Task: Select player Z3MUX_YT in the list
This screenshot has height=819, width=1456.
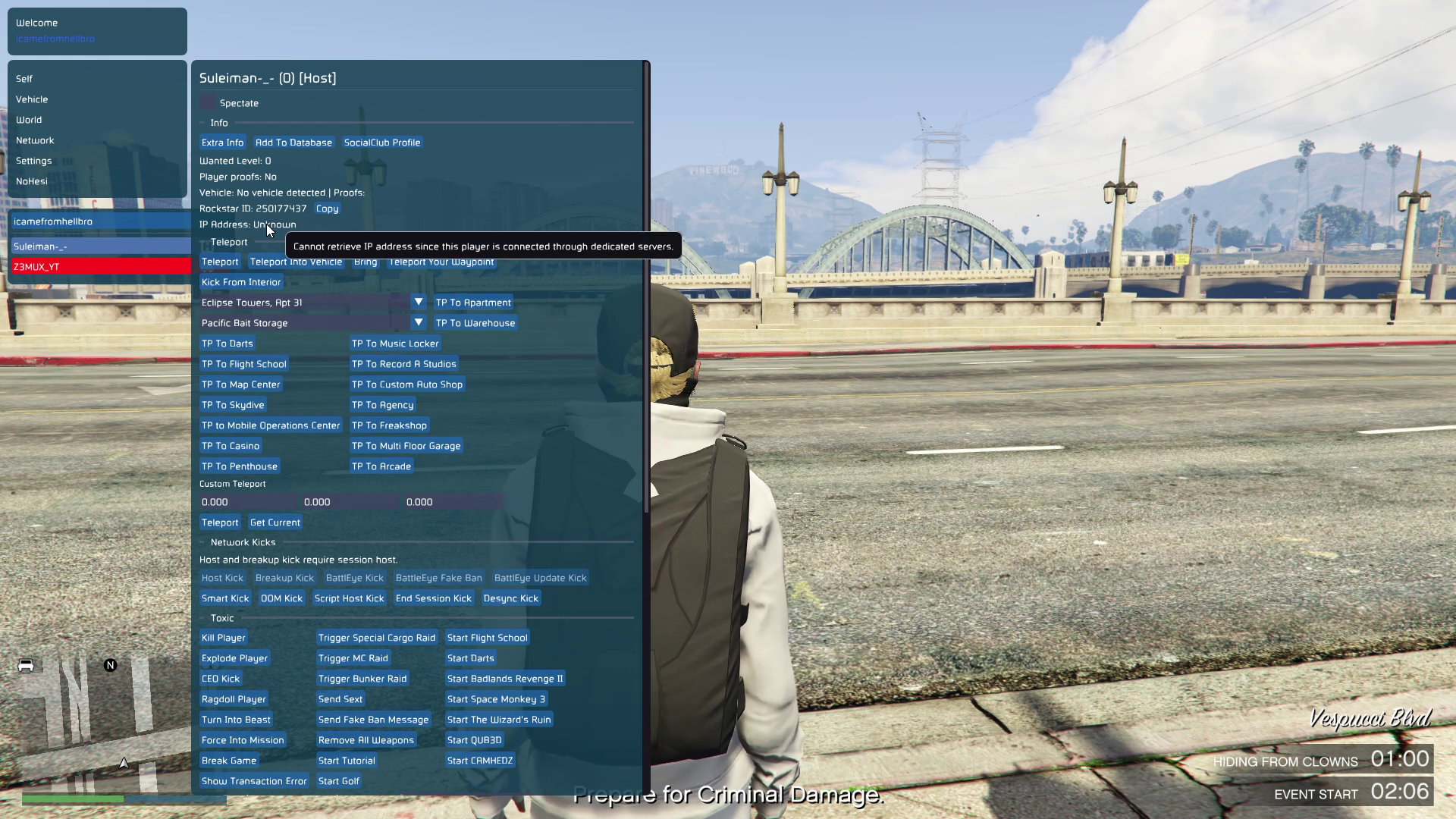Action: point(100,267)
